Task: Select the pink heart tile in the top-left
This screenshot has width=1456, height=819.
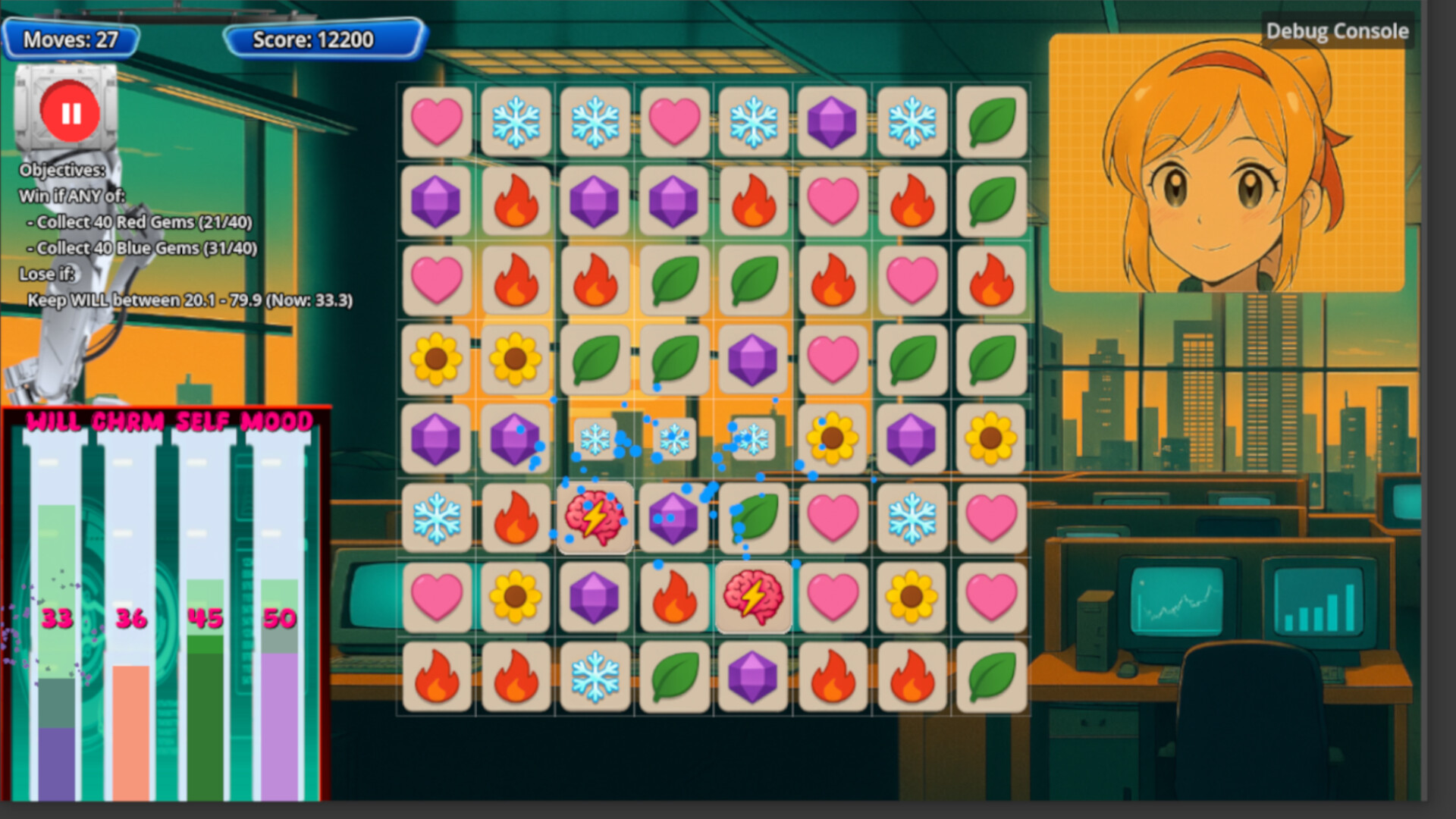Action: 438,121
